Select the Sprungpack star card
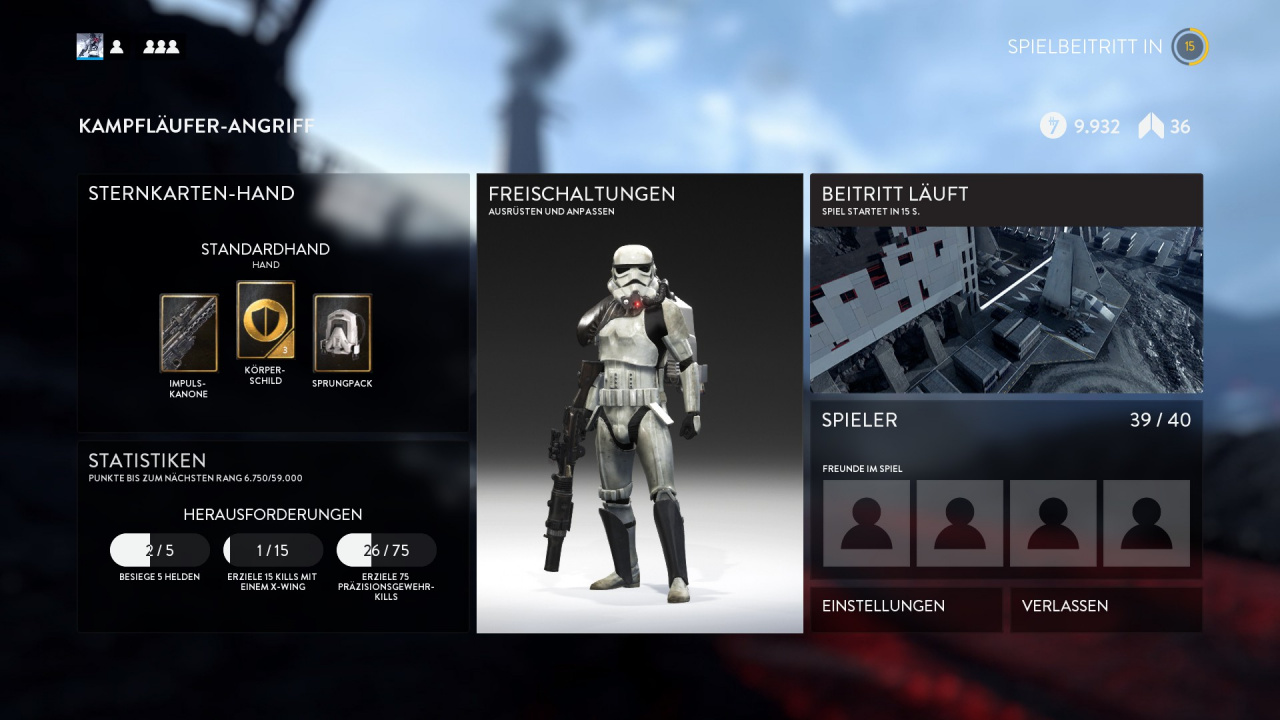 [x=342, y=333]
